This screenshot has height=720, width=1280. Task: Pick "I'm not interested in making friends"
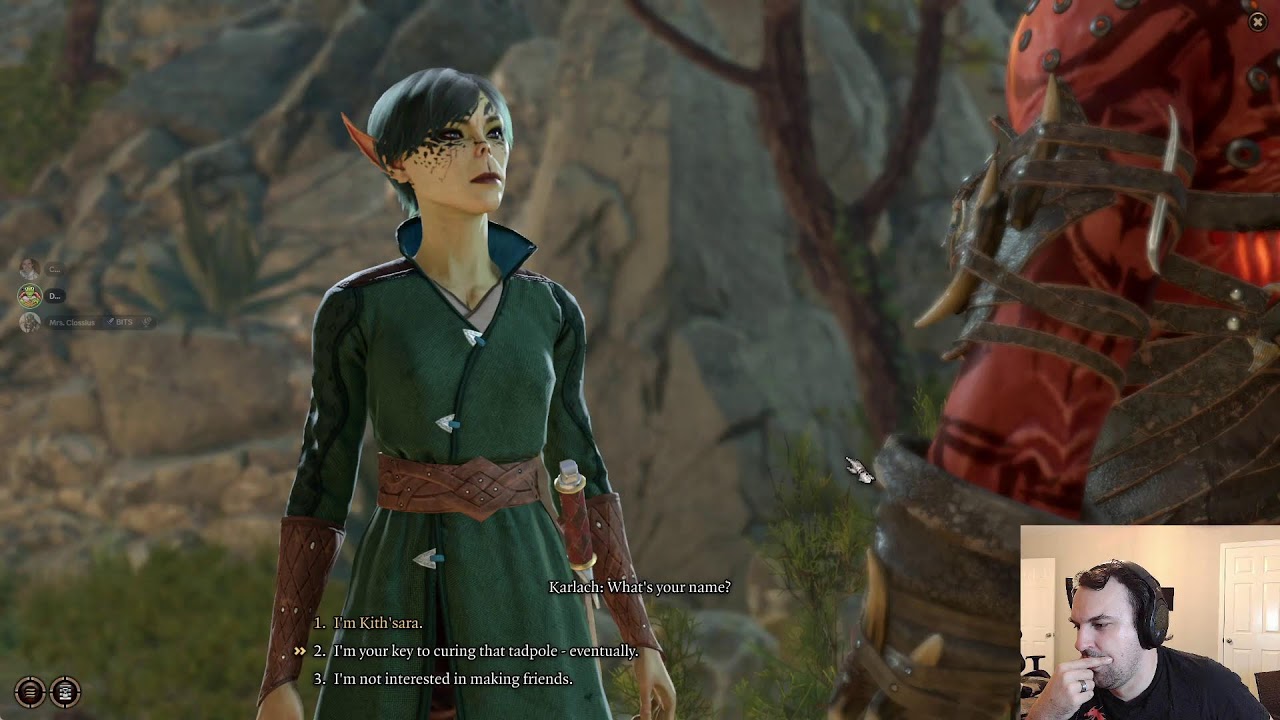pos(453,679)
